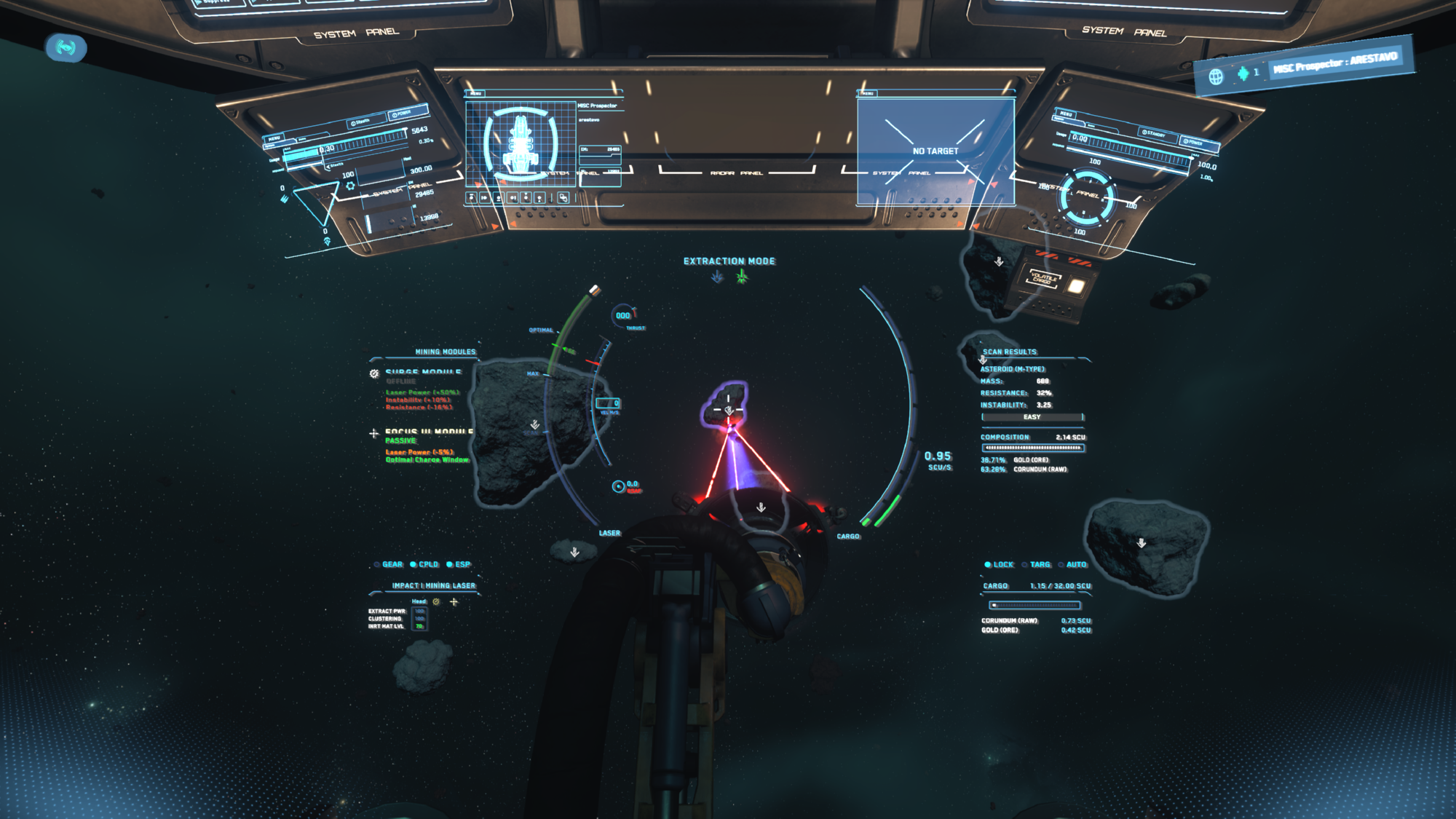Click the MISC Prospector nameplate label

click(x=1335, y=63)
